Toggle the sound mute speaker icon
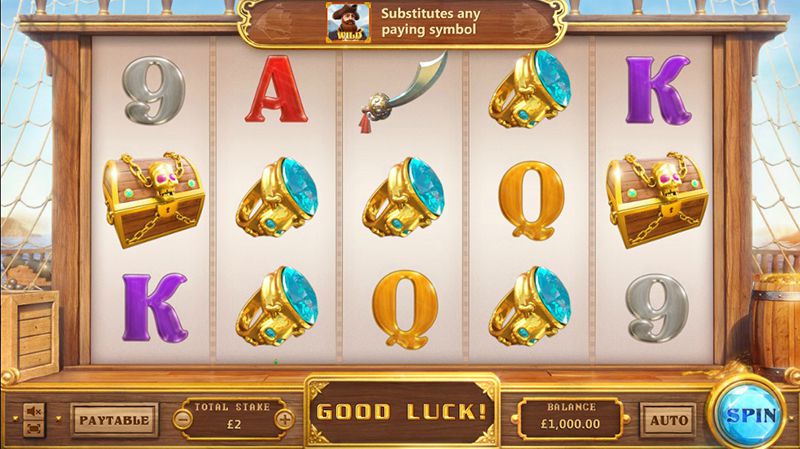 coord(33,410)
